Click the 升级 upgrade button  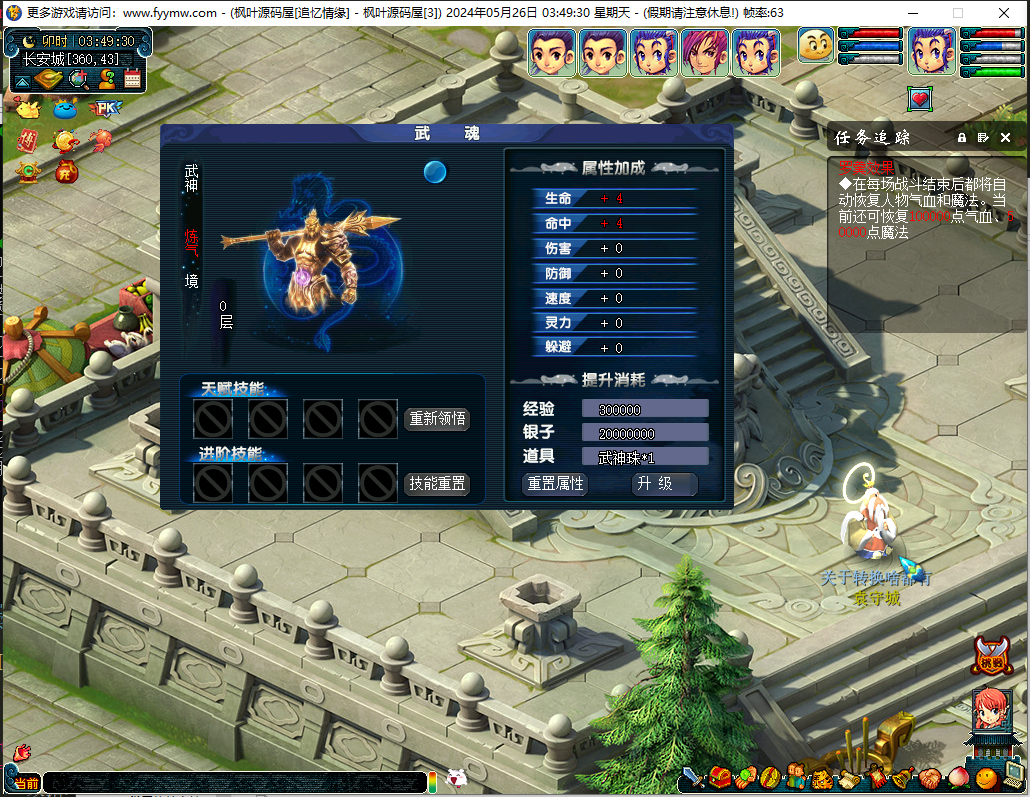[x=665, y=484]
